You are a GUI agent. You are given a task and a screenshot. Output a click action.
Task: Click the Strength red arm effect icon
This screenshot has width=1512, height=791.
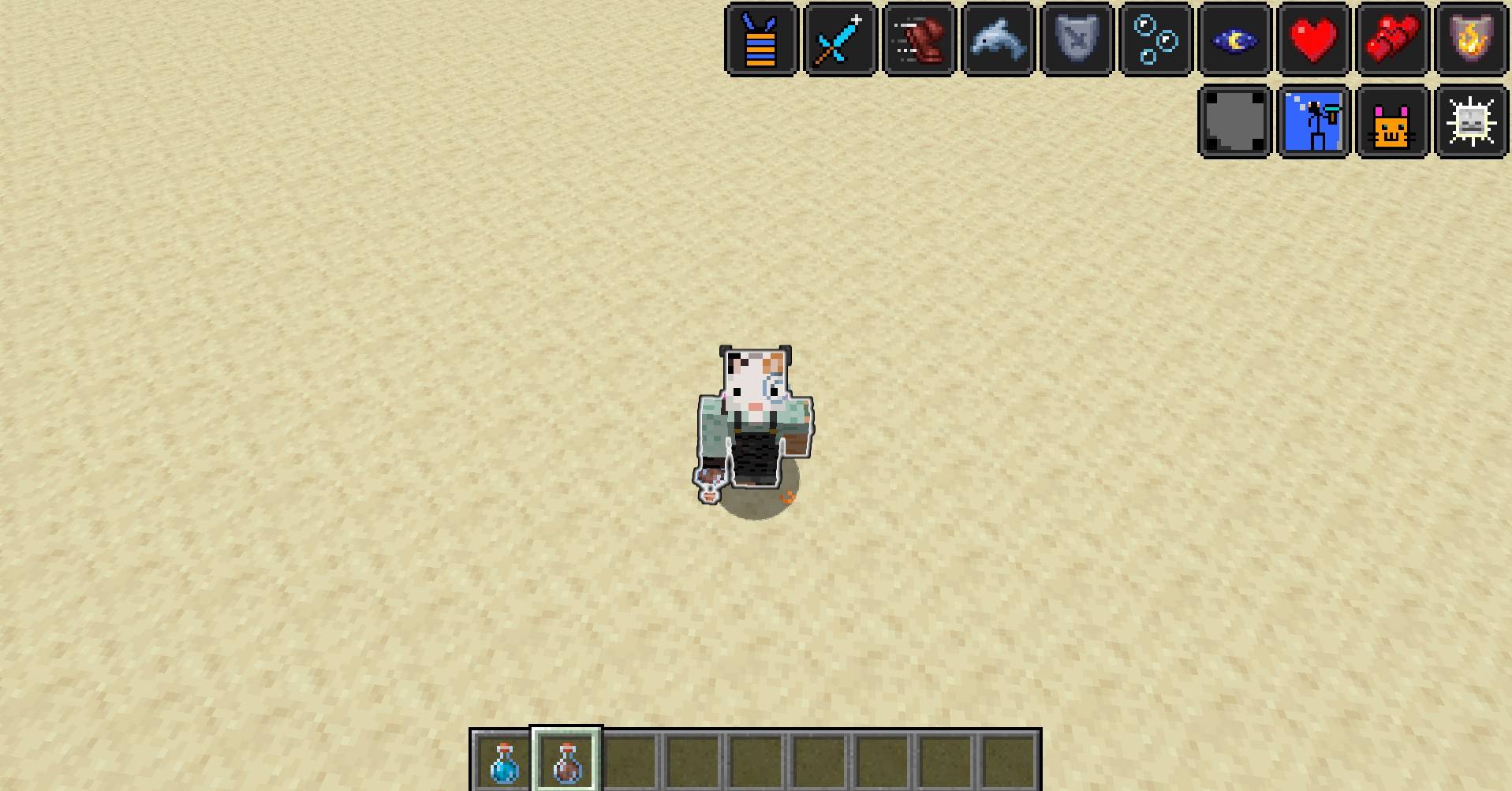918,39
